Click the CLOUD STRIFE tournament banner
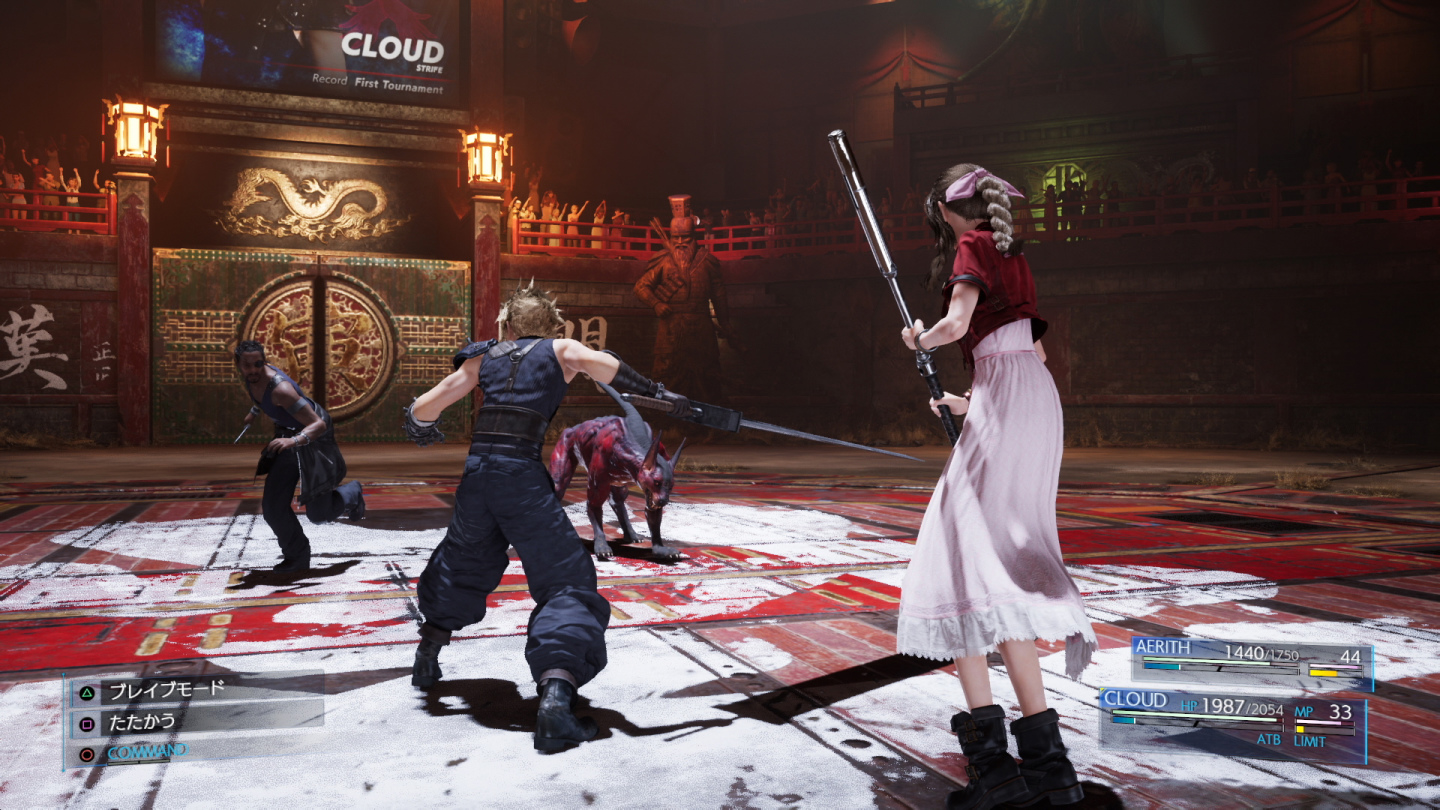 coord(400,48)
